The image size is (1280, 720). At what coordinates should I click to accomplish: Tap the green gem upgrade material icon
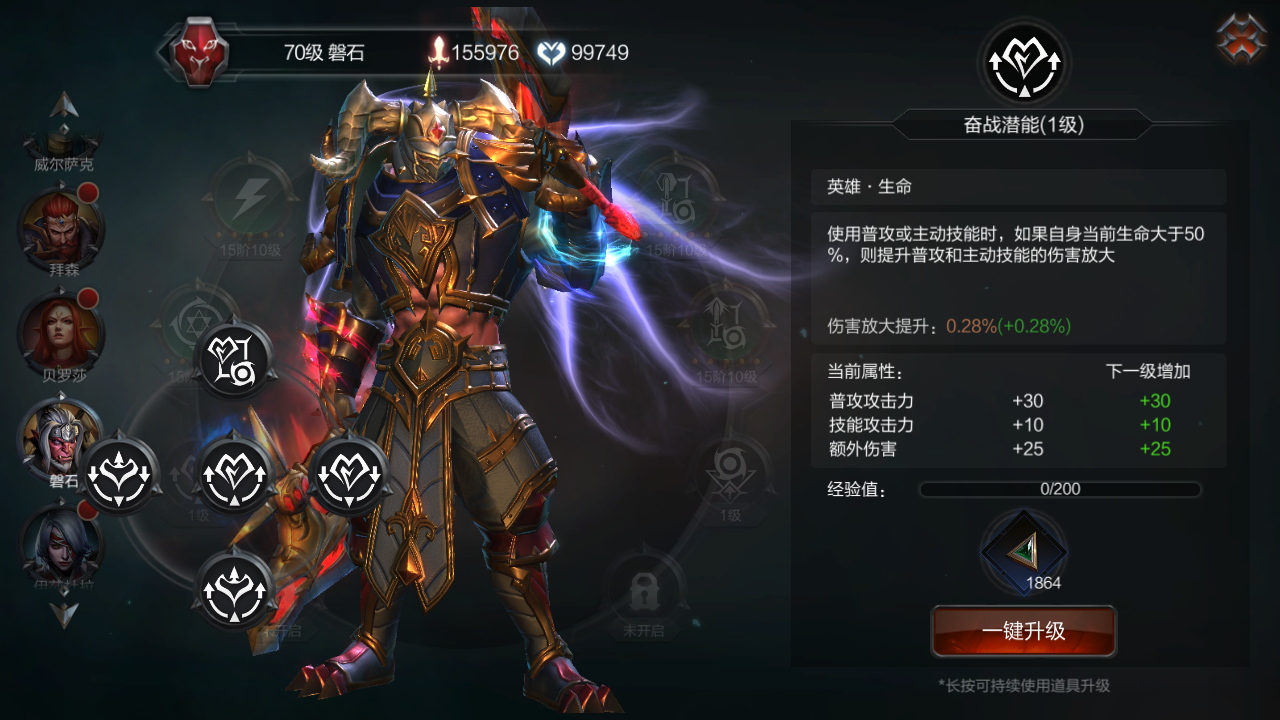point(1023,552)
